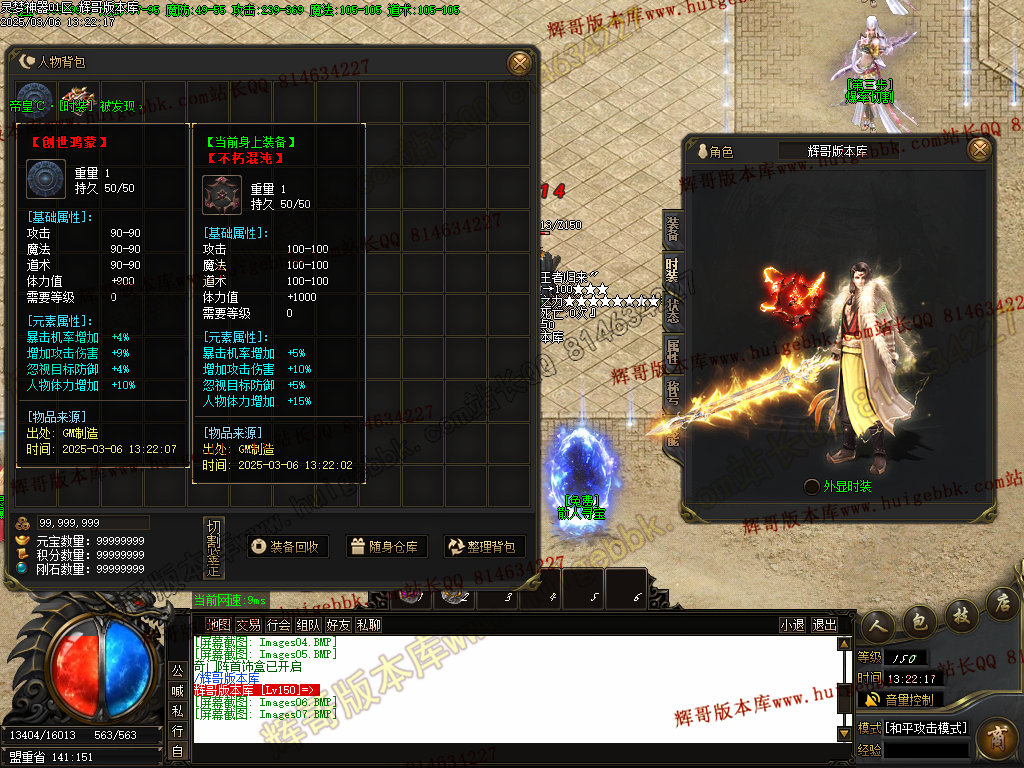Close the 人物背包 inventory window
1024x768 pixels.
pyautogui.click(x=519, y=62)
